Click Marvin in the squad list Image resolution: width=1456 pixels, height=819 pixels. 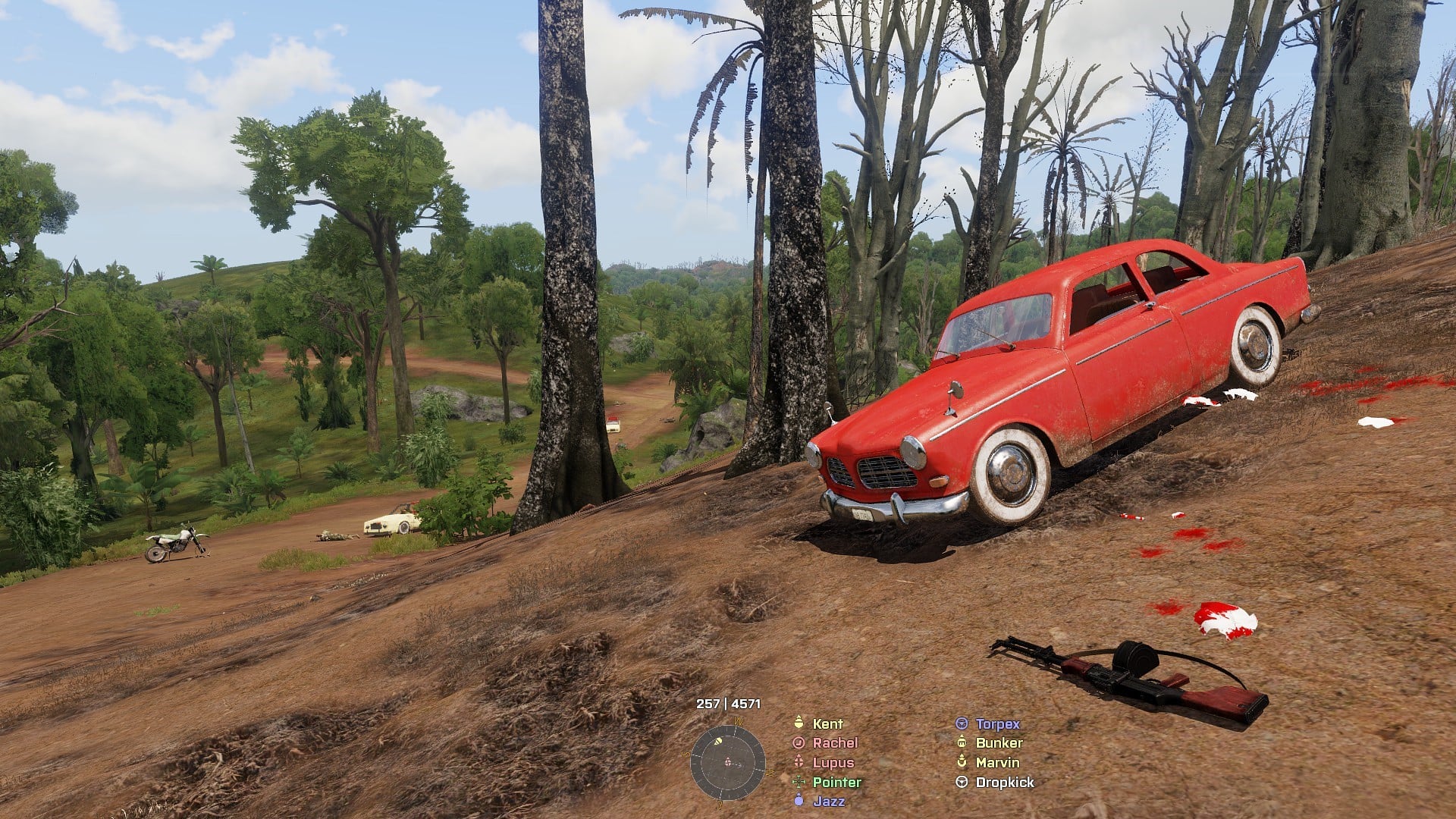(x=997, y=763)
